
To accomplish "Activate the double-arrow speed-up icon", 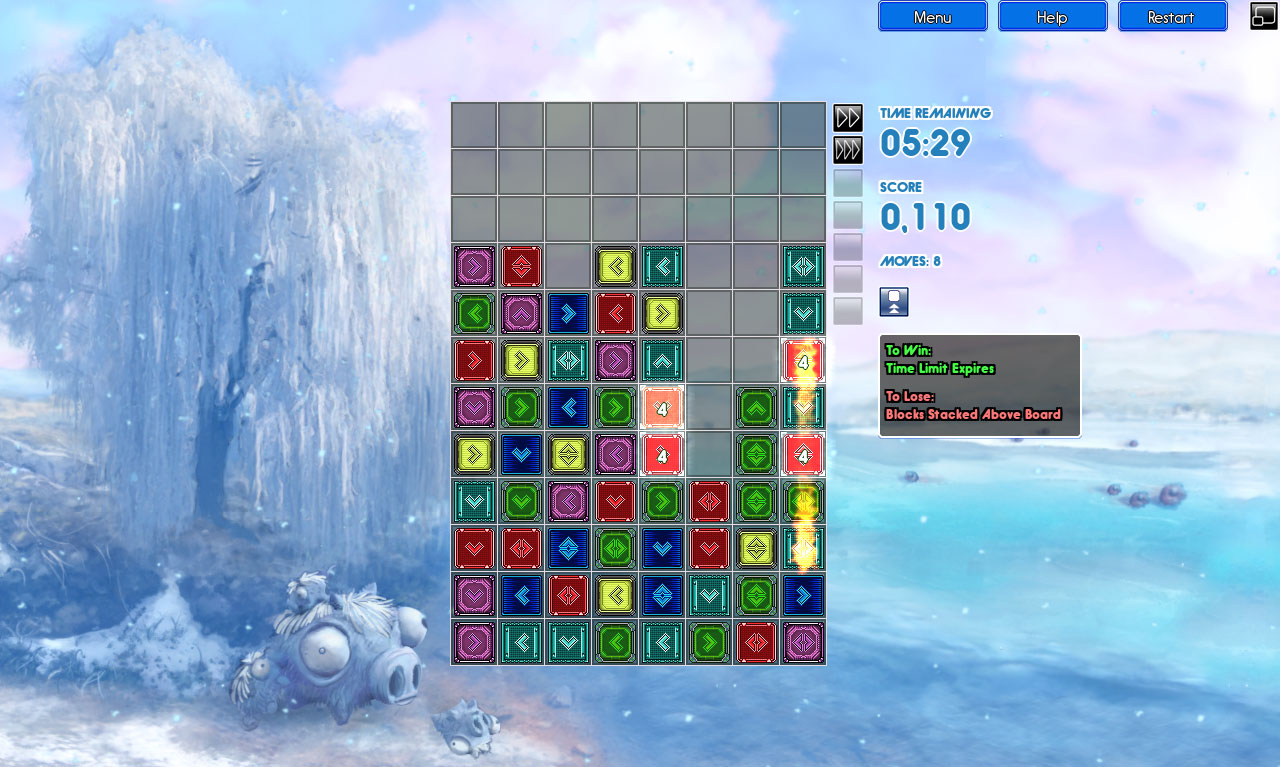I will (847, 117).
